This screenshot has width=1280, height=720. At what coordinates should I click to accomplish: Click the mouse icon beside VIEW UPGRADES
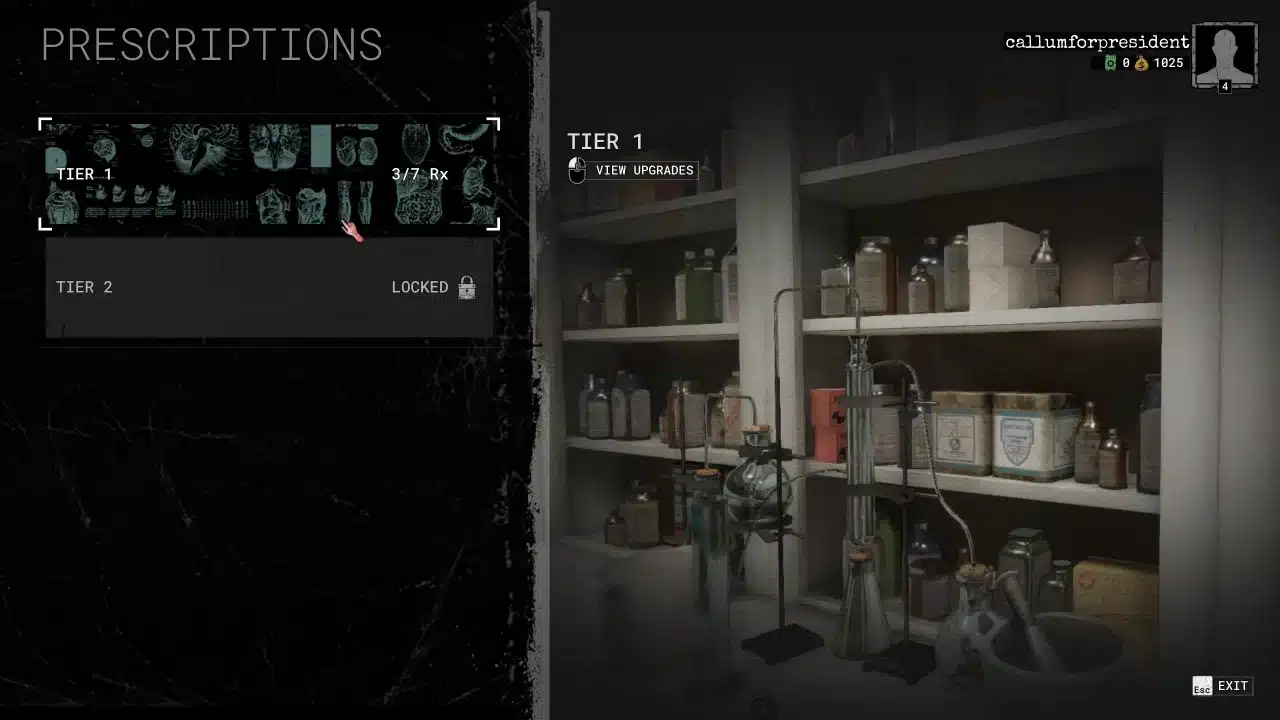[576, 169]
